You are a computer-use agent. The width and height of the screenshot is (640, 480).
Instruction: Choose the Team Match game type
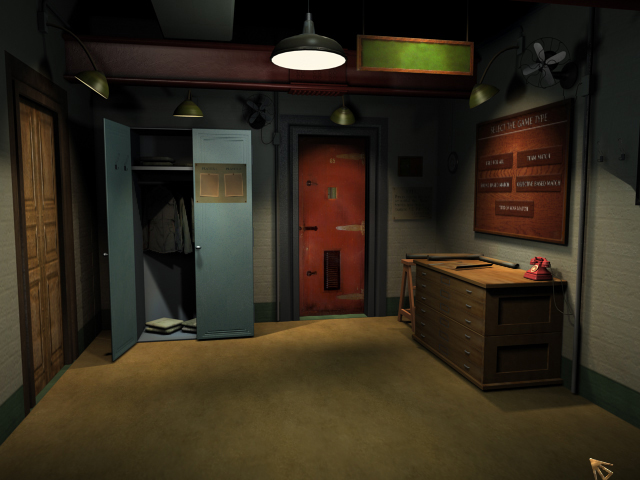pyautogui.click(x=539, y=157)
